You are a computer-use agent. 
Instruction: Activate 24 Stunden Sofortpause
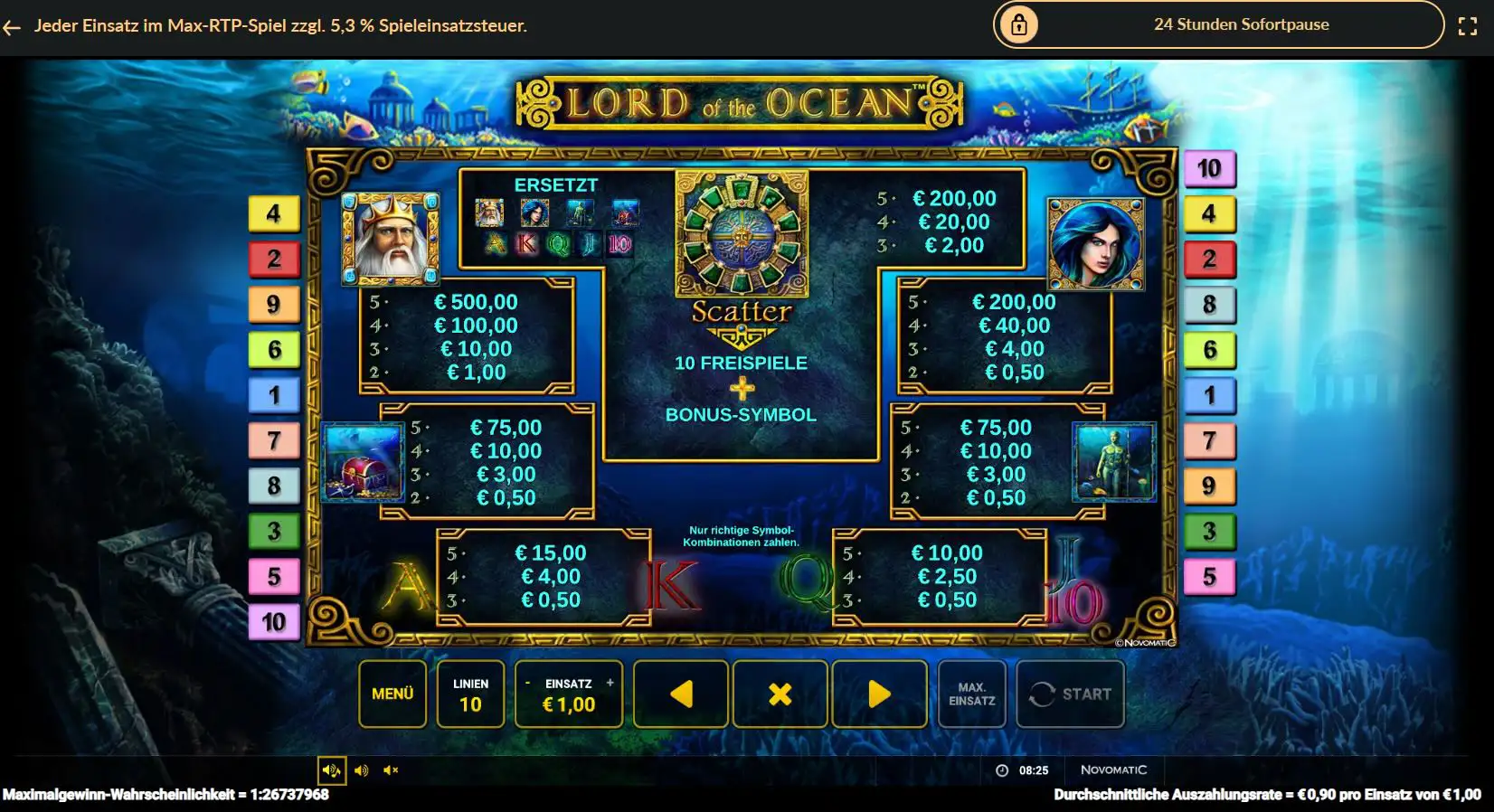[x=1241, y=24]
